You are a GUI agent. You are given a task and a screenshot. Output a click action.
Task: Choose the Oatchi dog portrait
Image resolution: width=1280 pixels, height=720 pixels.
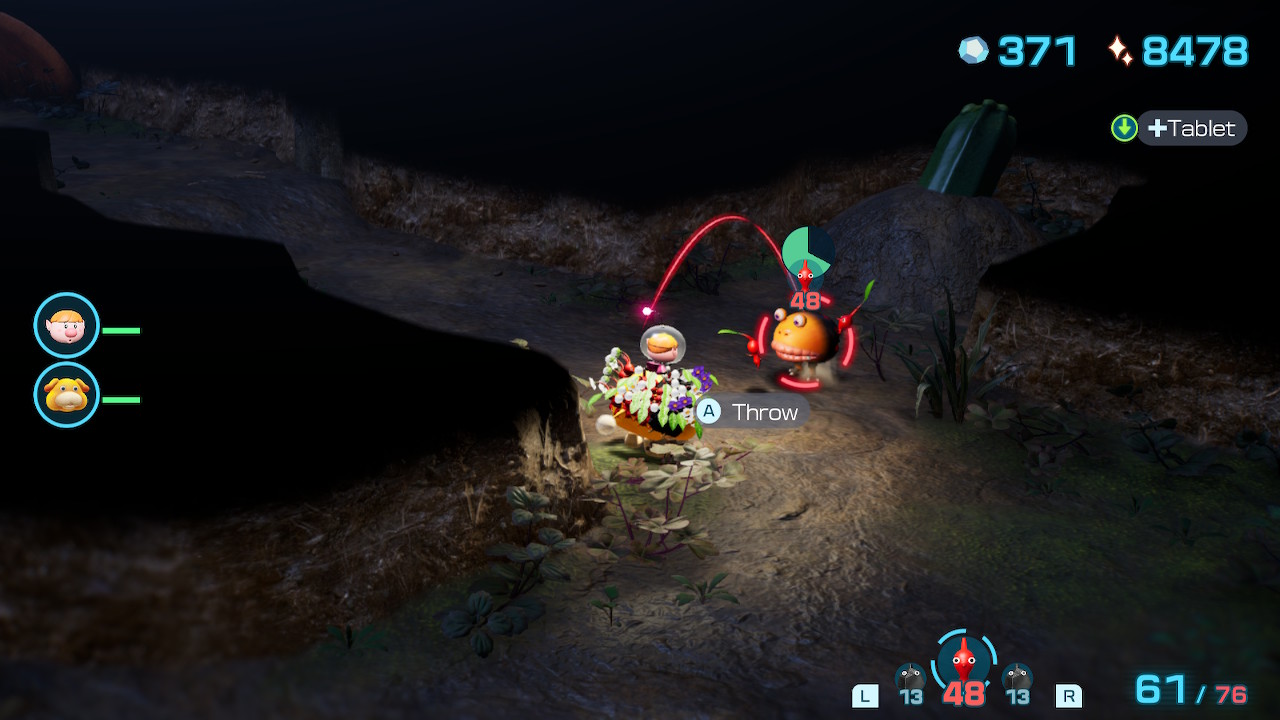point(67,395)
